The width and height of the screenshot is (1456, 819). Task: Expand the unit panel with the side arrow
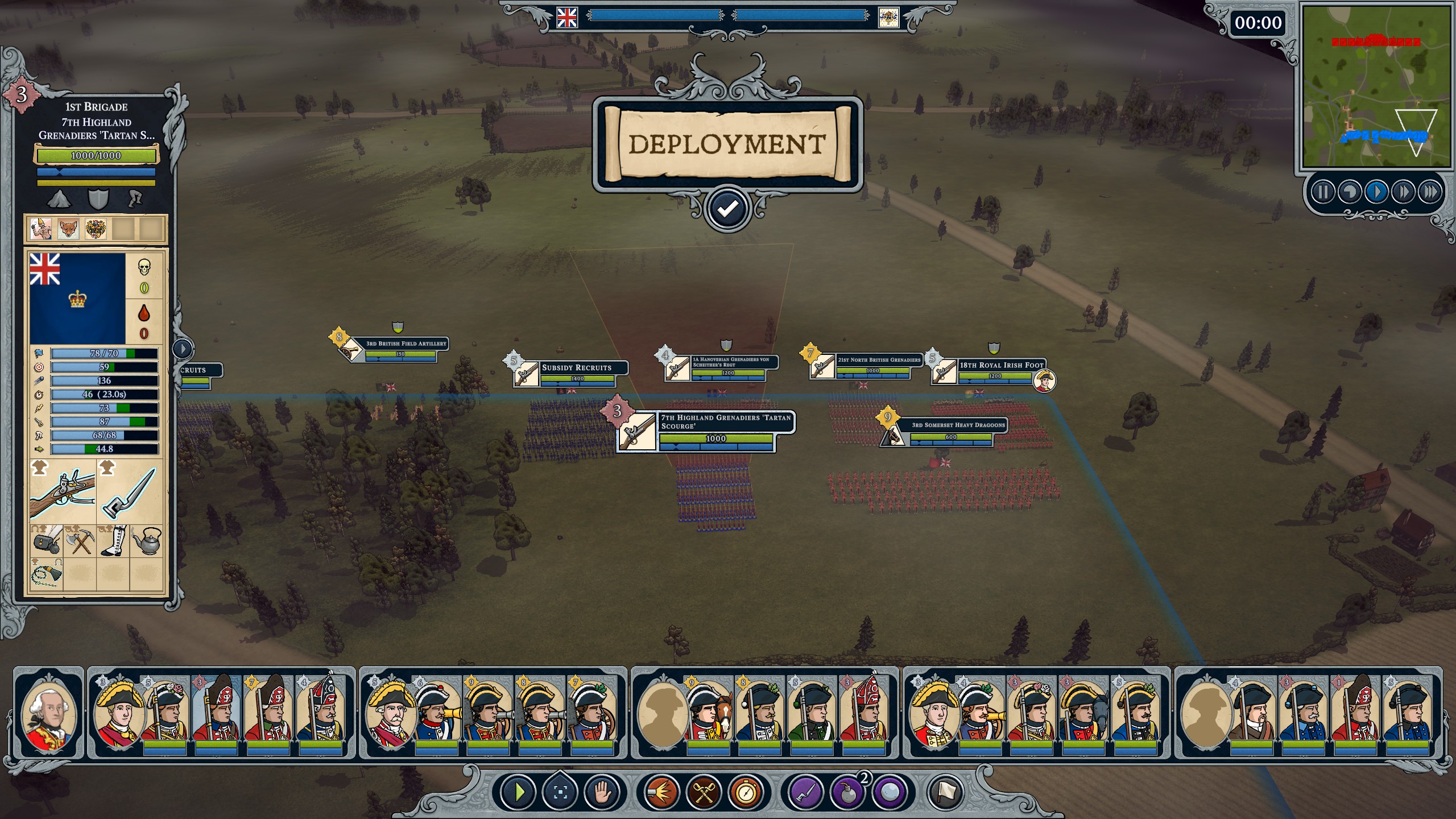point(183,348)
